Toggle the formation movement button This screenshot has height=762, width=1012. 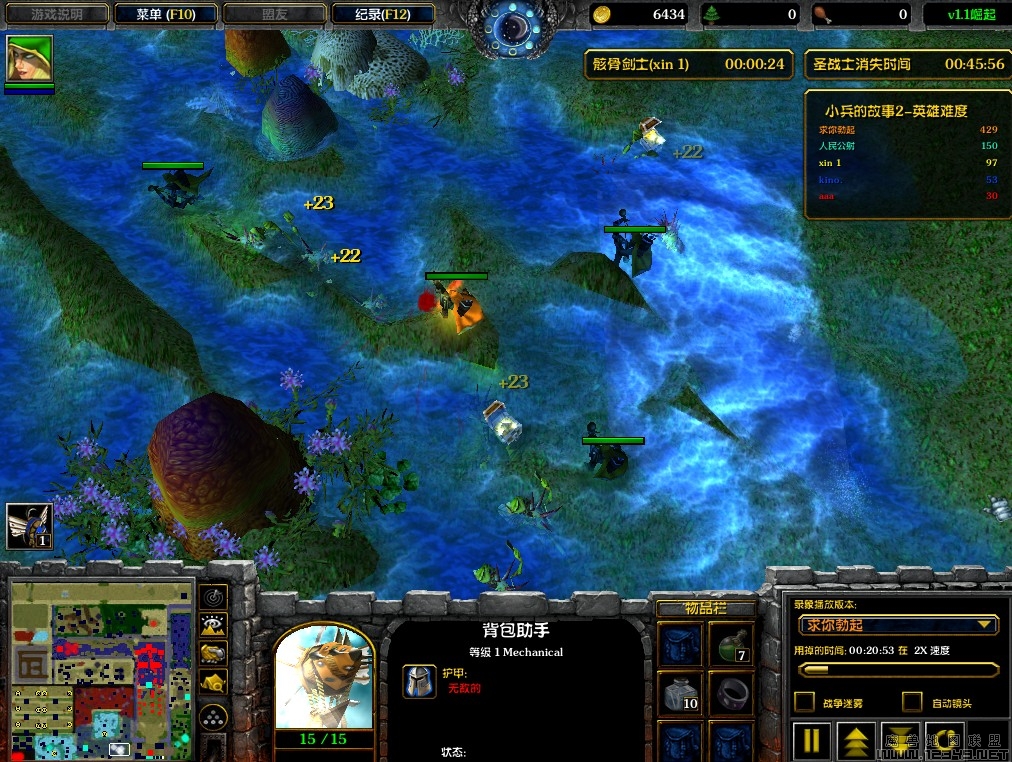click(214, 717)
